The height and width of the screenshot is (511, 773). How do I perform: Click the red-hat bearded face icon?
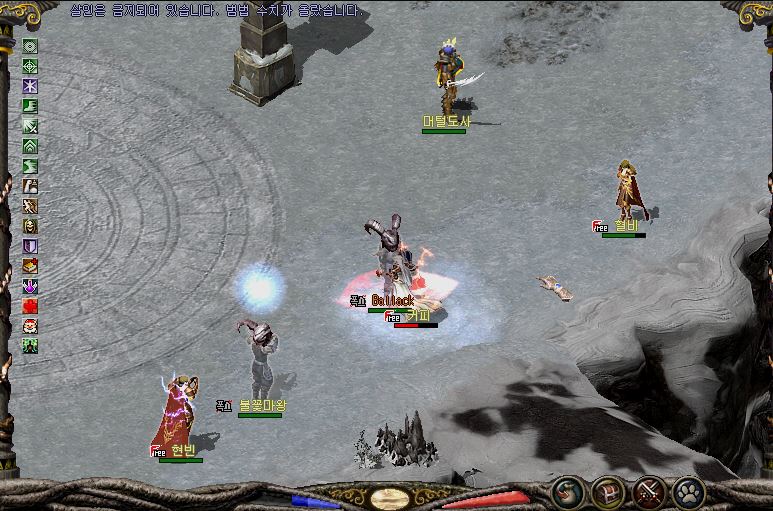pos(31,326)
